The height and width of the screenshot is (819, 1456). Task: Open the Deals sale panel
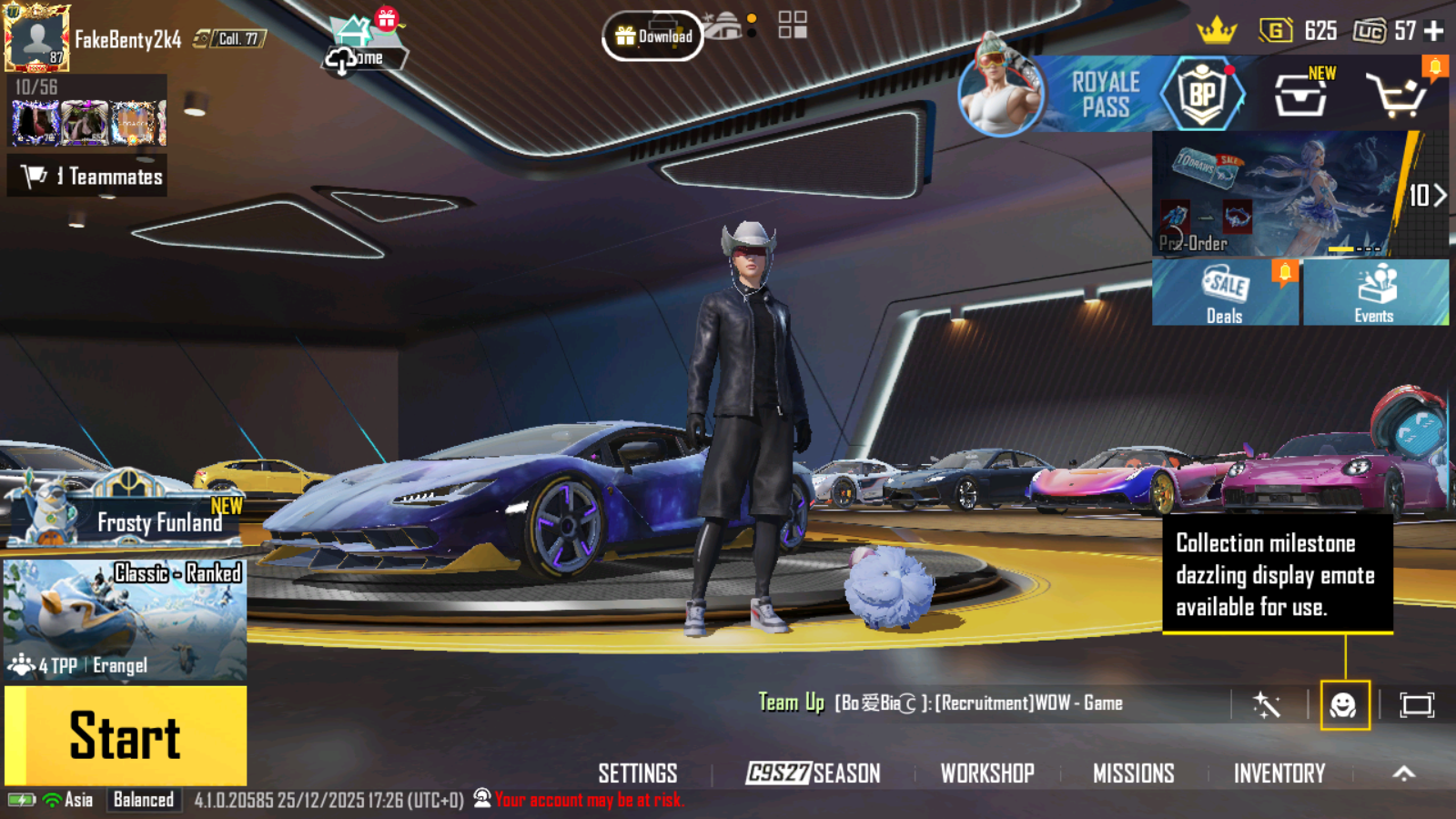click(x=1225, y=292)
